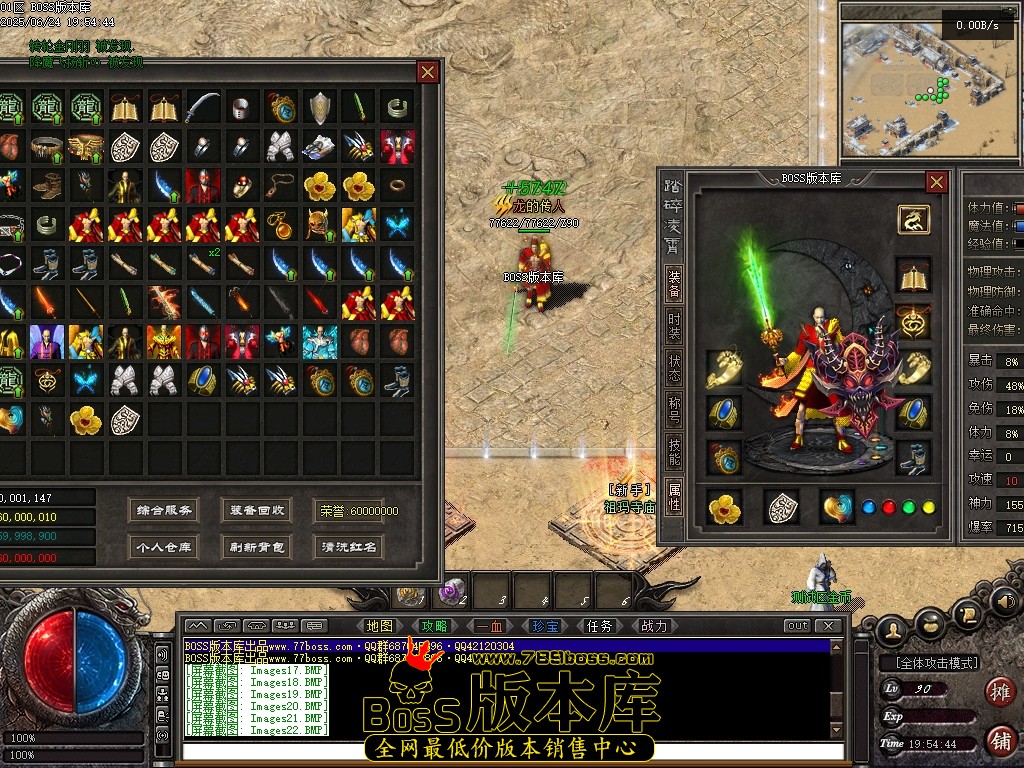Select the open book equipment slot
This screenshot has width=1024, height=768.
913,275
